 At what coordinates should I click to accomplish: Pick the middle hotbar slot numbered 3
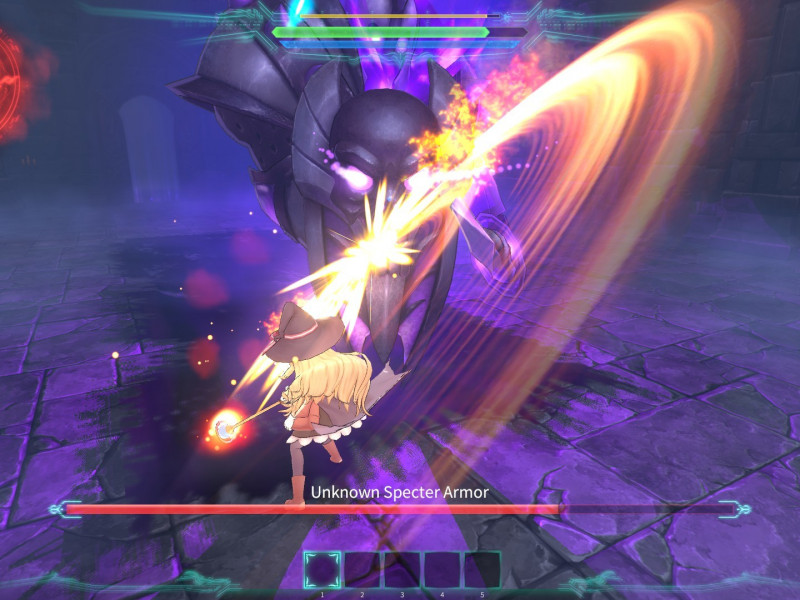[x=402, y=569]
